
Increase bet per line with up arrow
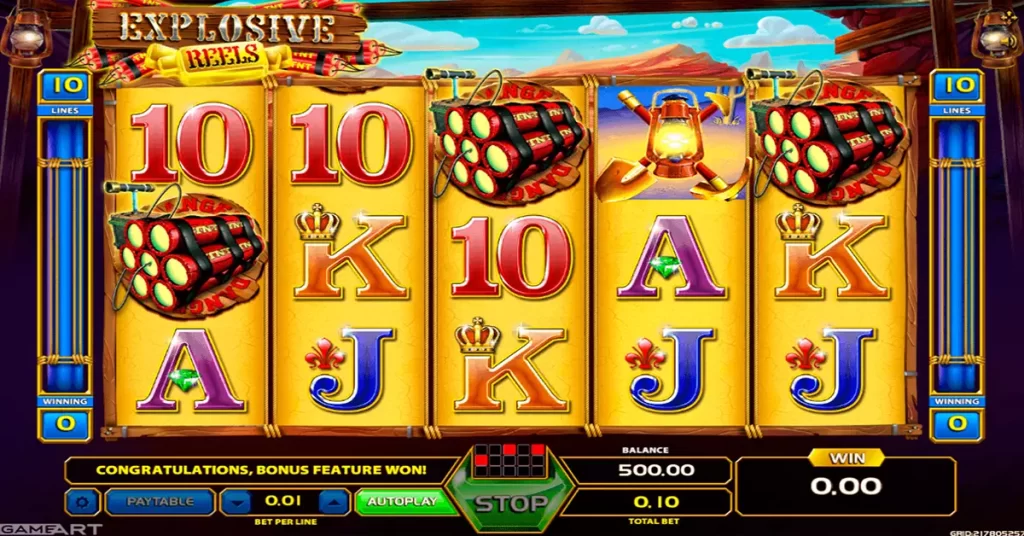[x=336, y=501]
